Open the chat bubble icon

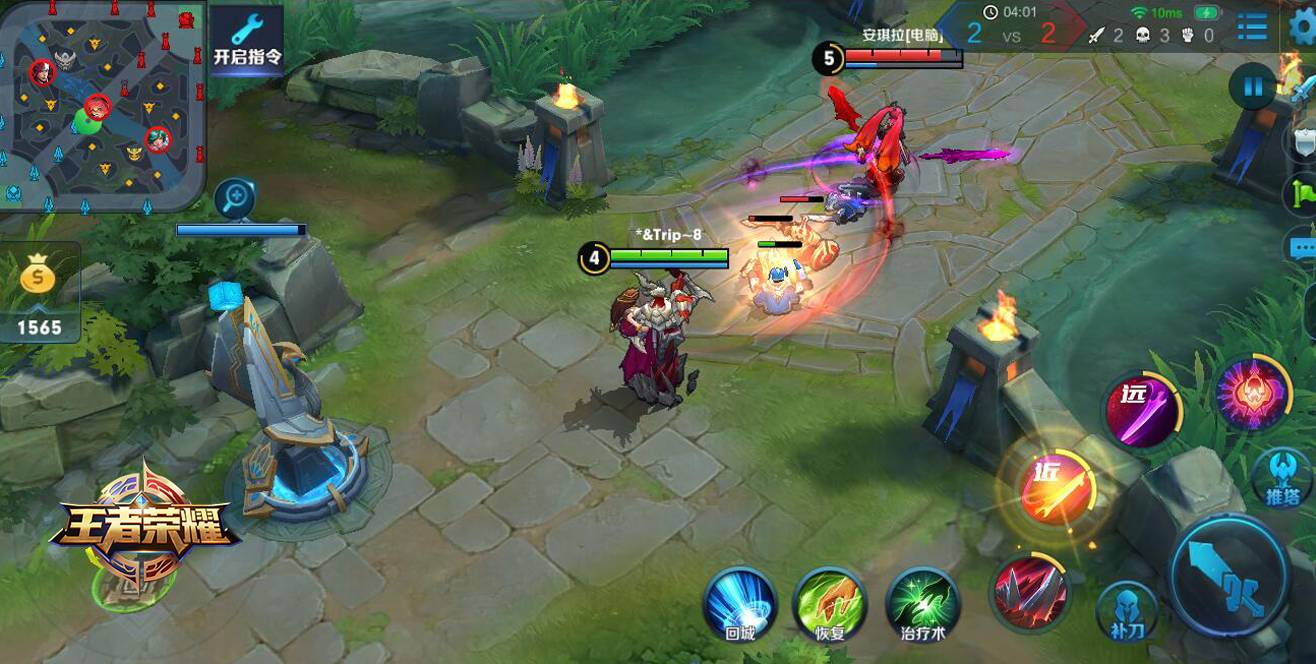tap(1304, 246)
